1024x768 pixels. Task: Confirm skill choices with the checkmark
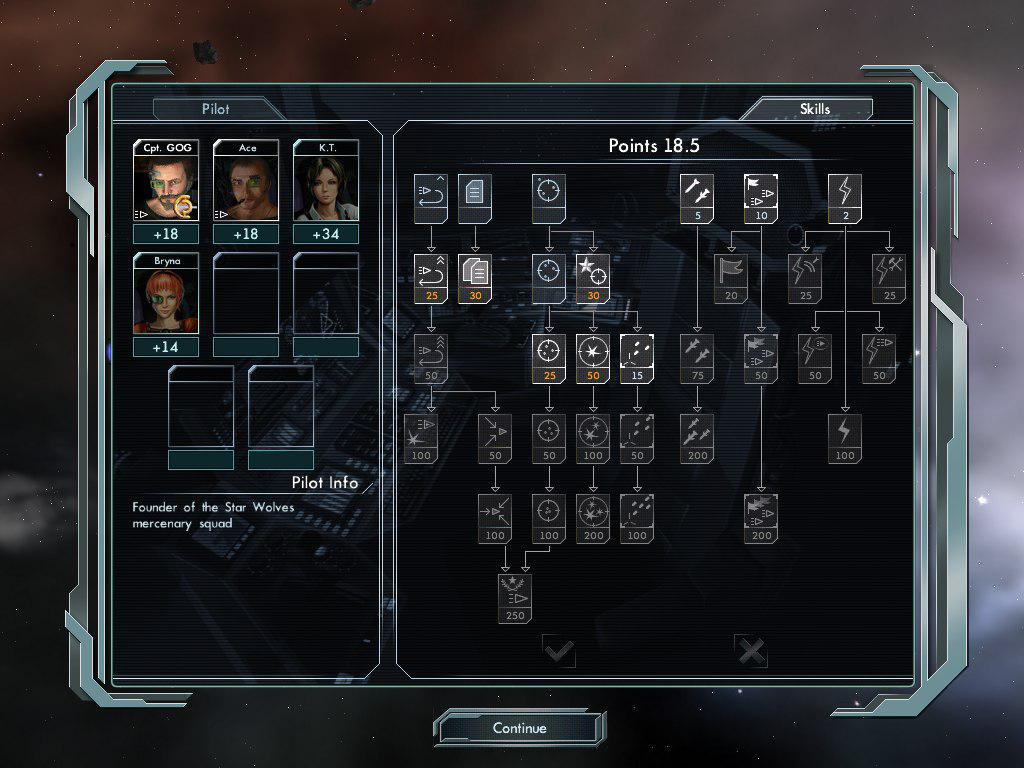pos(559,653)
